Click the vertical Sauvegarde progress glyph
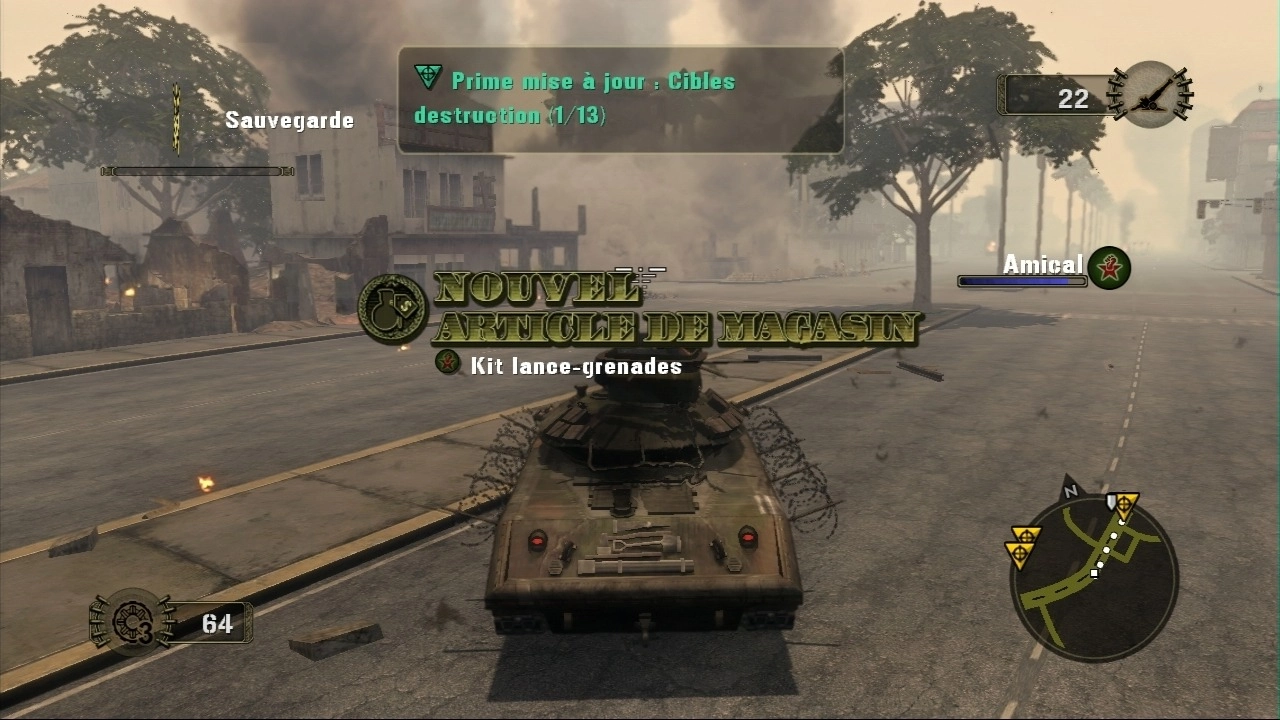Screen dimensions: 1280x720 176,117
